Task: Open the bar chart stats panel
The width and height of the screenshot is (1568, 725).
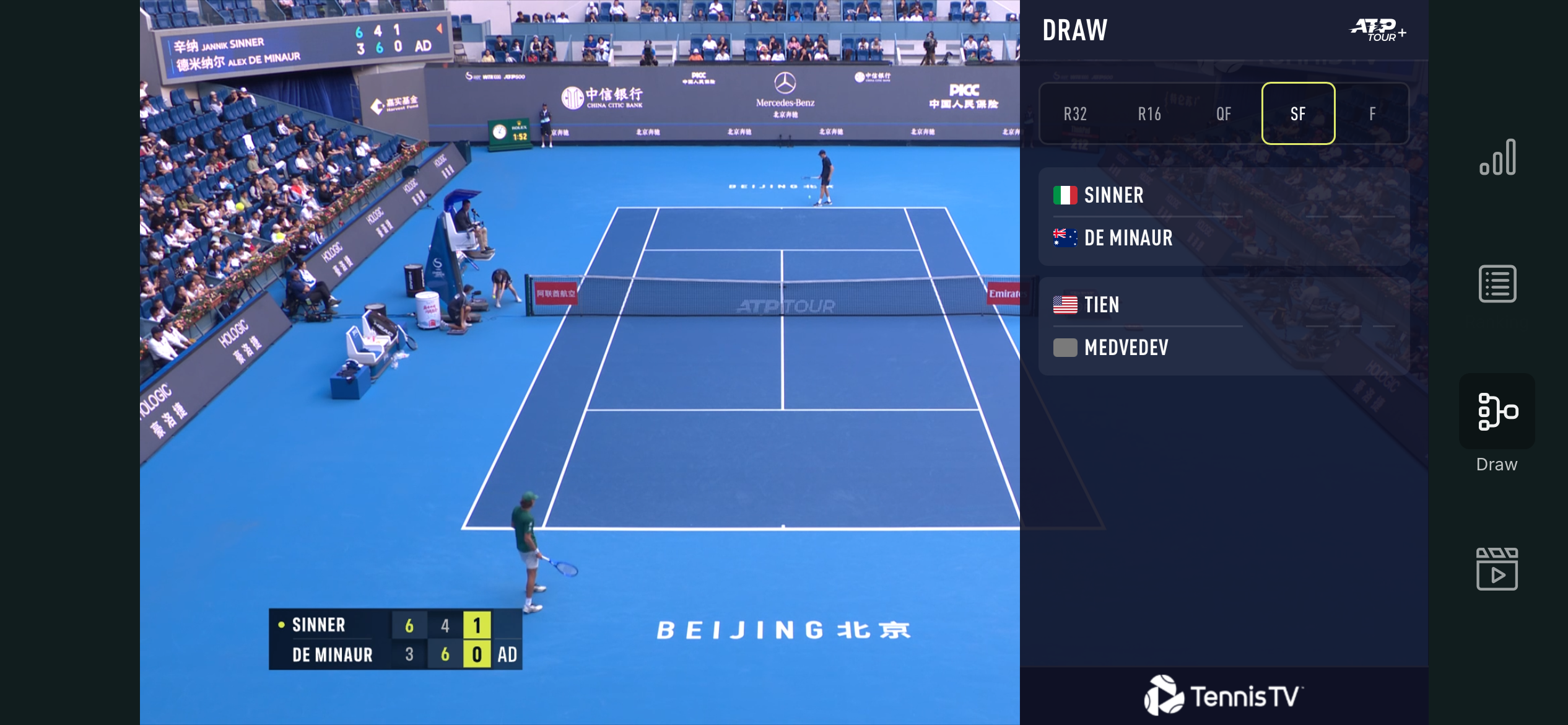Action: coord(1497,158)
